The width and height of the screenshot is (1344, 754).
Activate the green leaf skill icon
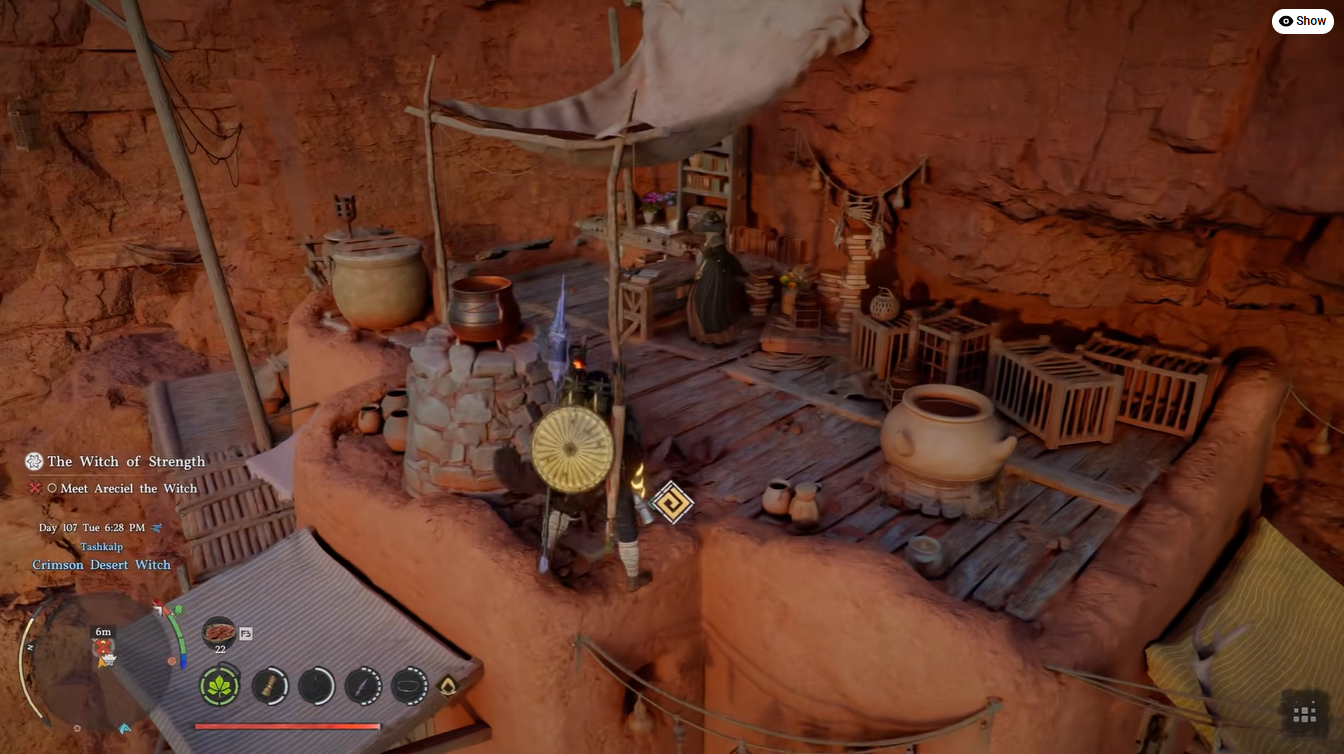click(219, 686)
